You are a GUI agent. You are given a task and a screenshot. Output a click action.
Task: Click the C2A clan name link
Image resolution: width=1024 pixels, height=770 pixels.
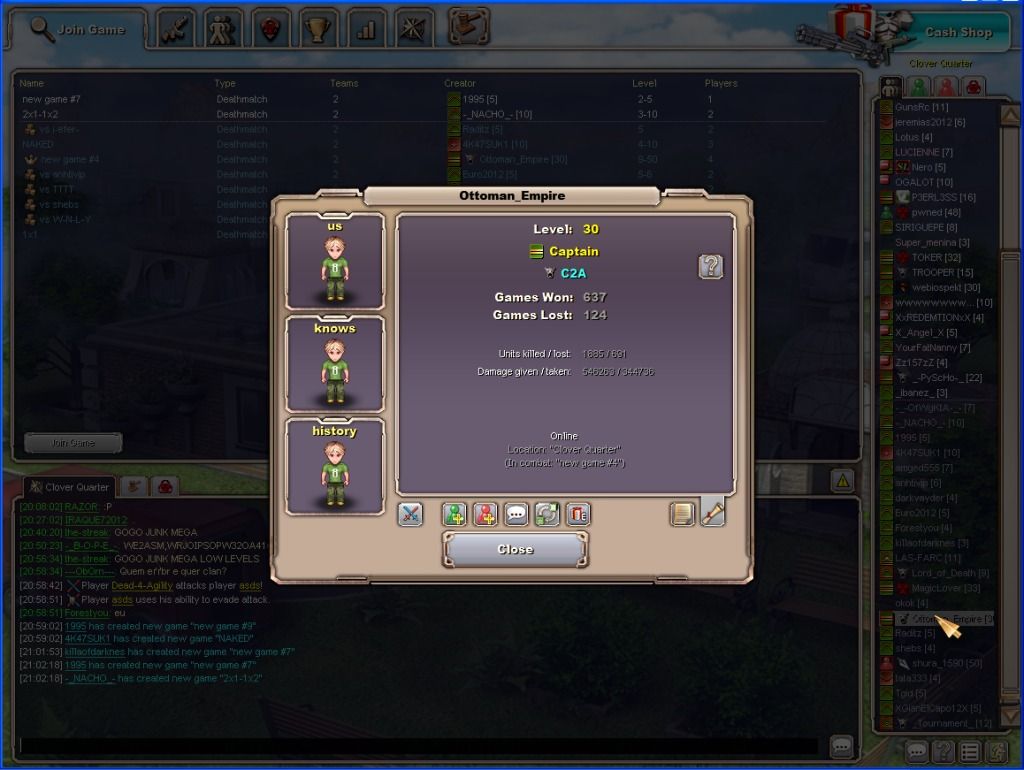573,272
